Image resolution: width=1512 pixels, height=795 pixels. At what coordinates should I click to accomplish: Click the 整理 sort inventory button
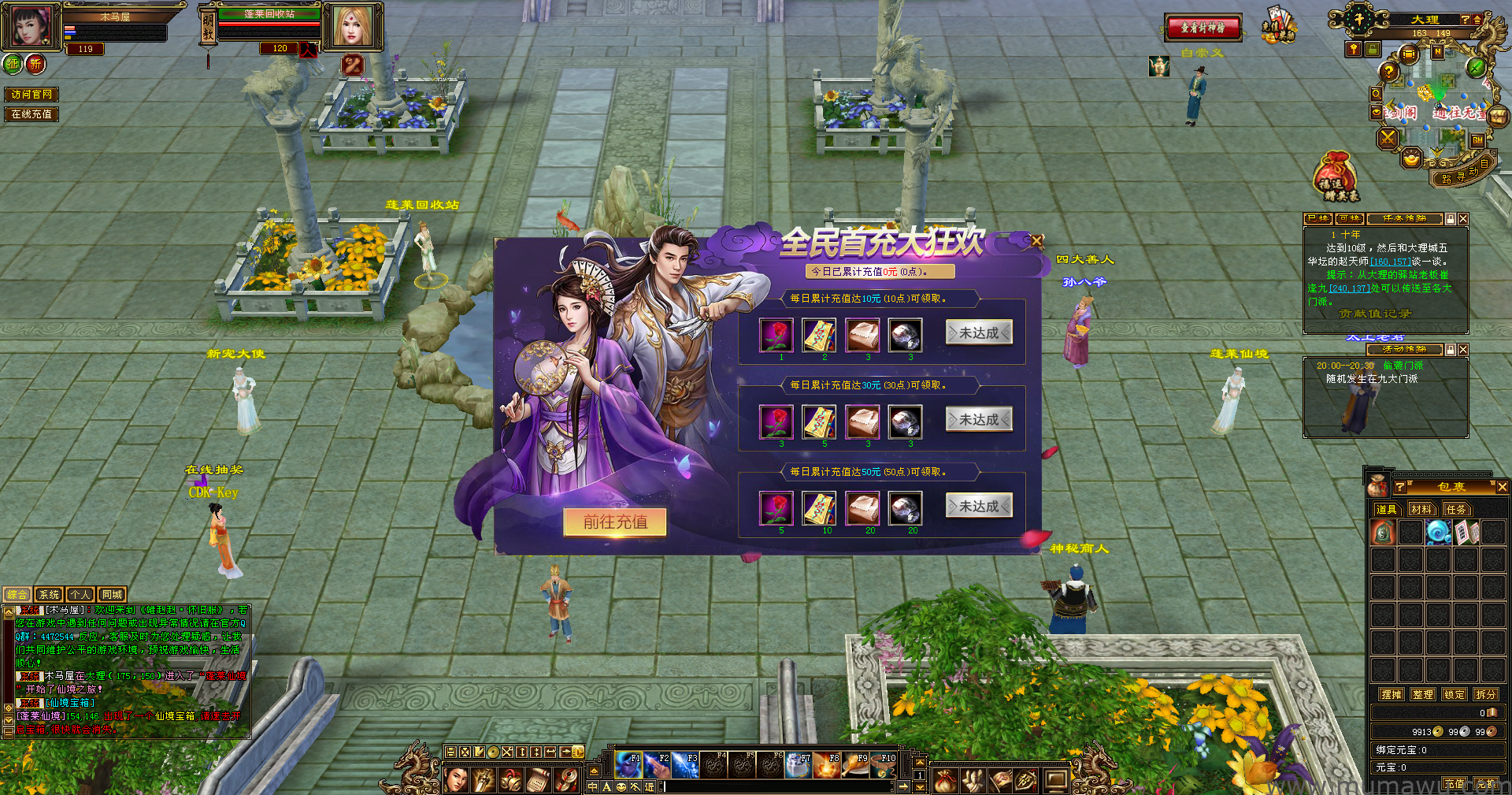1423,695
